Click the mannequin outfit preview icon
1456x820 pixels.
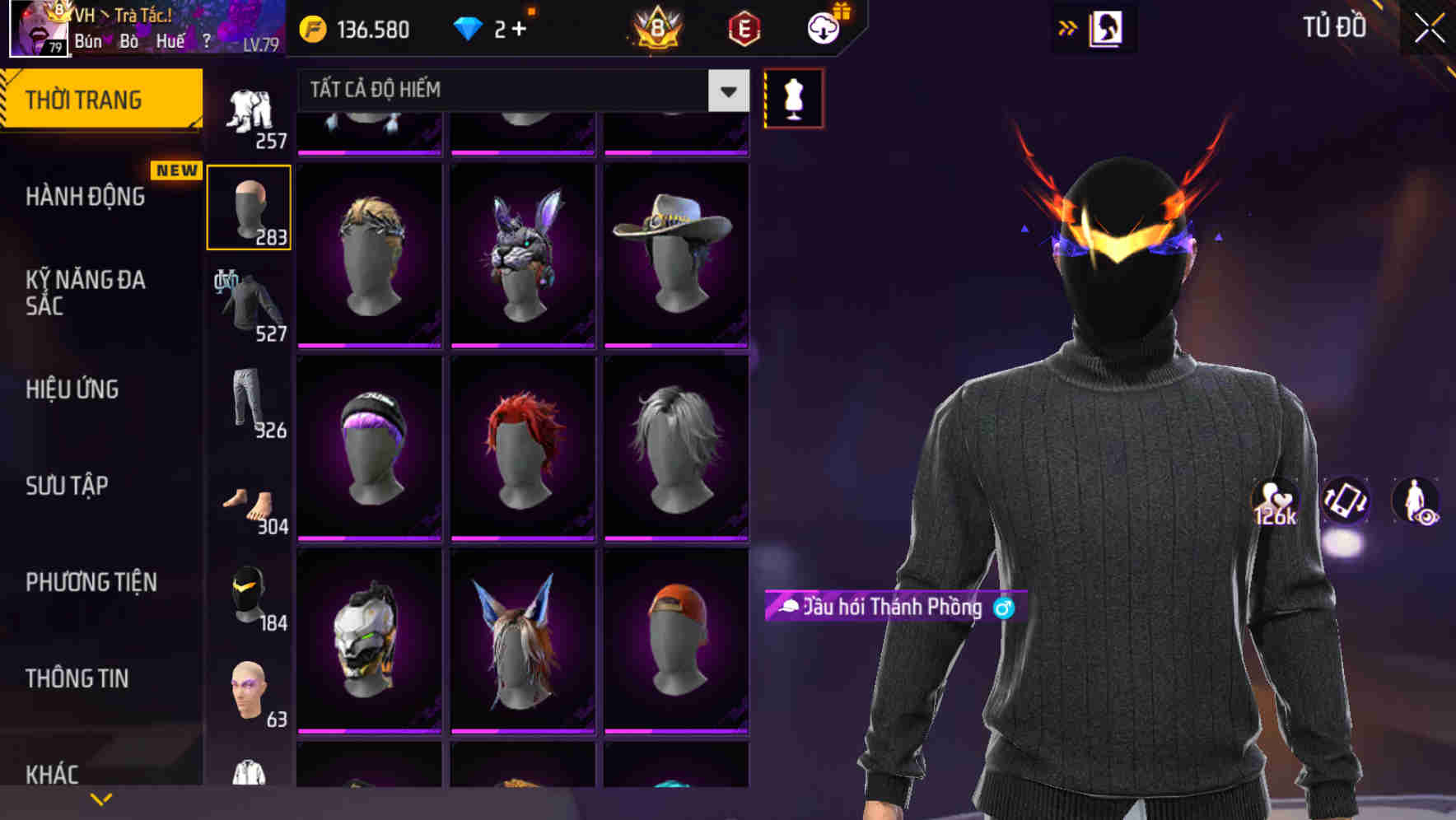pyautogui.click(x=793, y=98)
